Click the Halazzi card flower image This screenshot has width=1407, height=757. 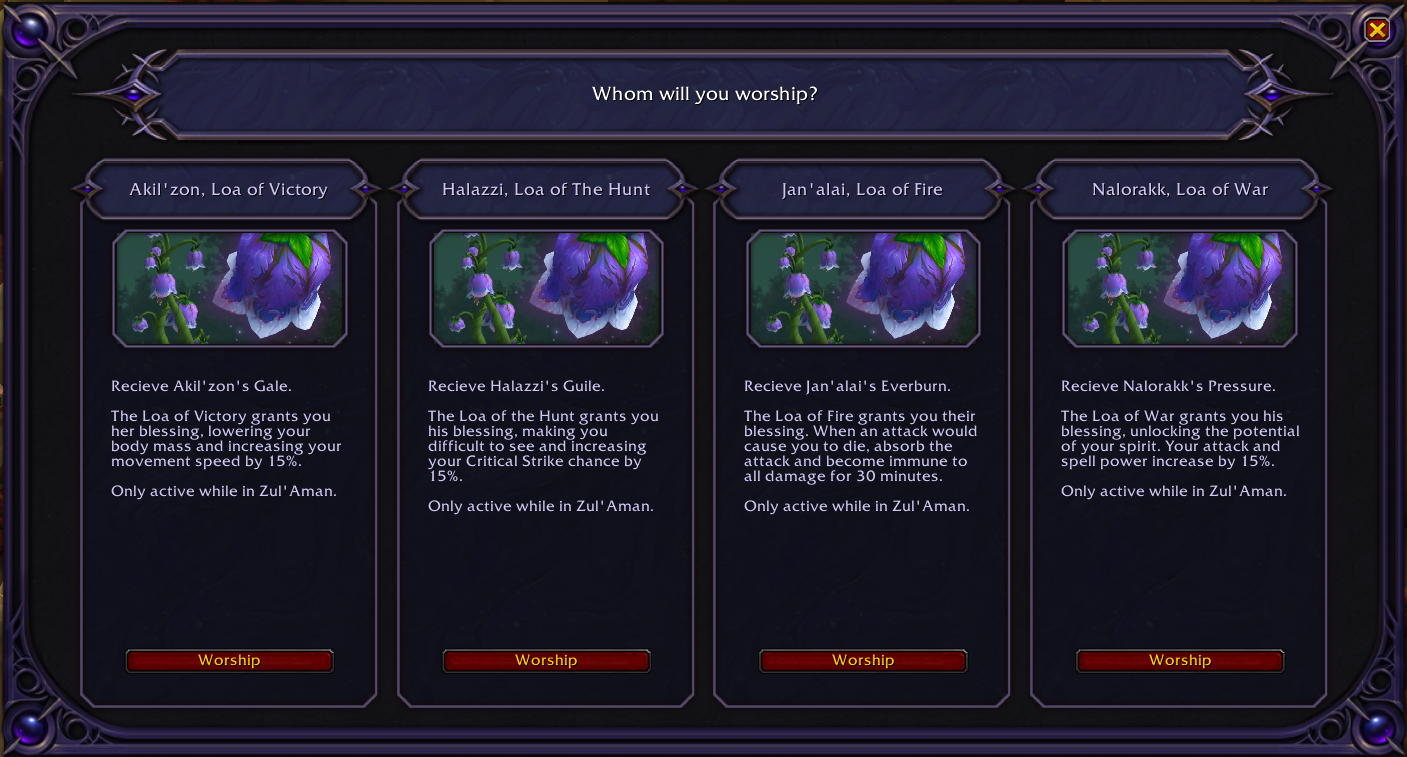tap(546, 288)
